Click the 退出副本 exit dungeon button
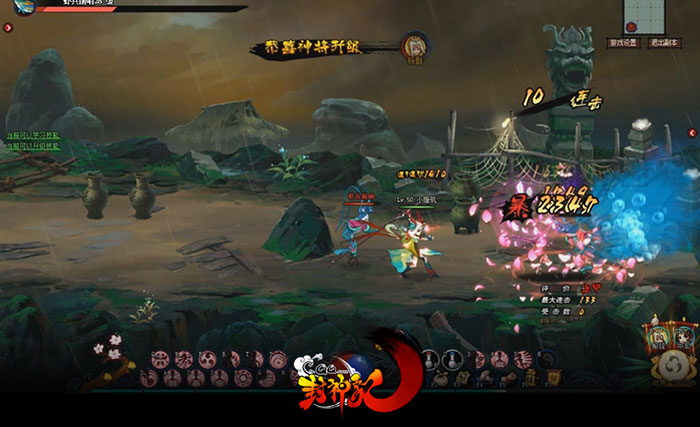This screenshot has height=427, width=700. click(664, 44)
